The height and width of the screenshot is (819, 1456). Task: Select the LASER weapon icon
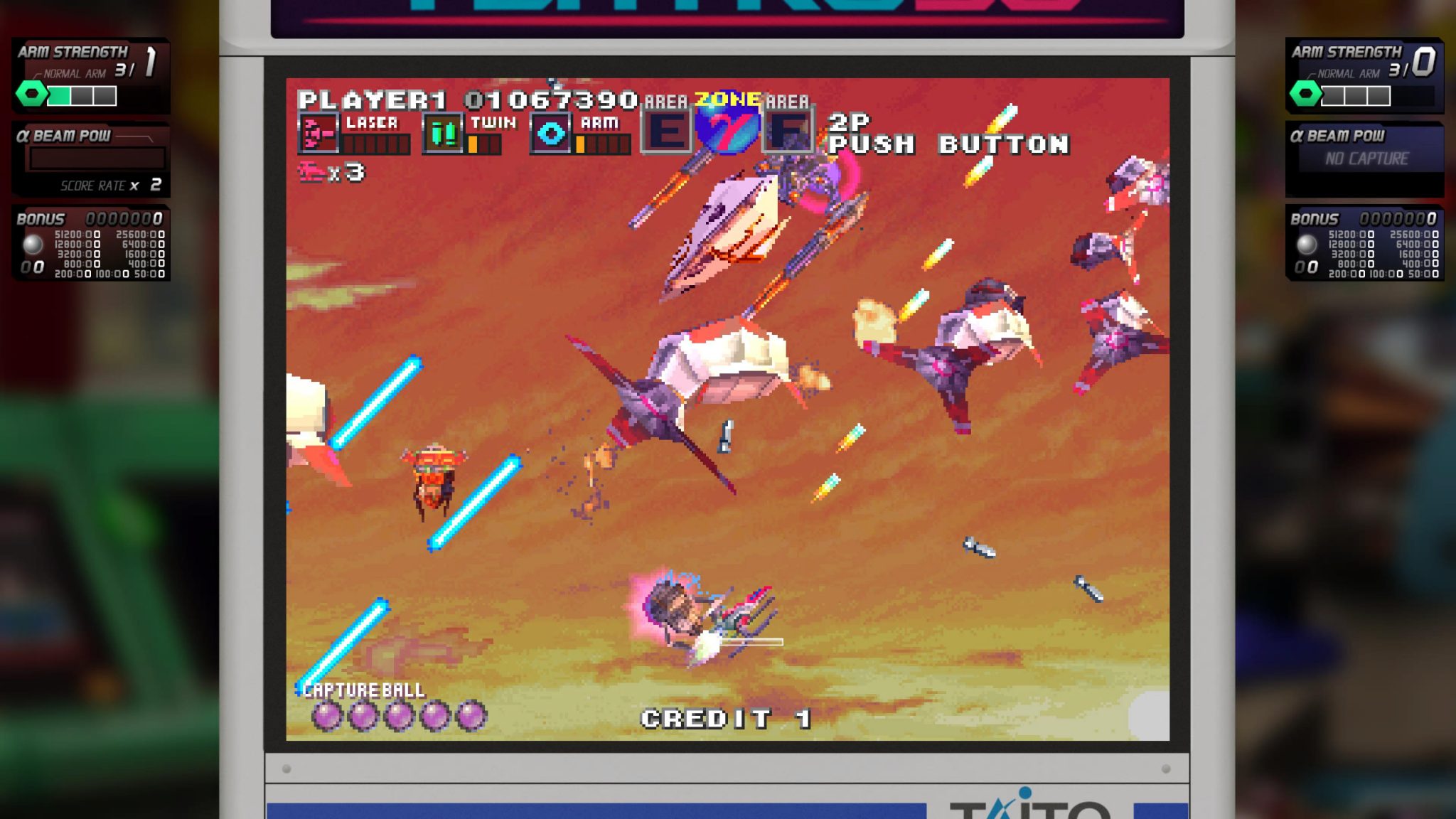[x=318, y=134]
